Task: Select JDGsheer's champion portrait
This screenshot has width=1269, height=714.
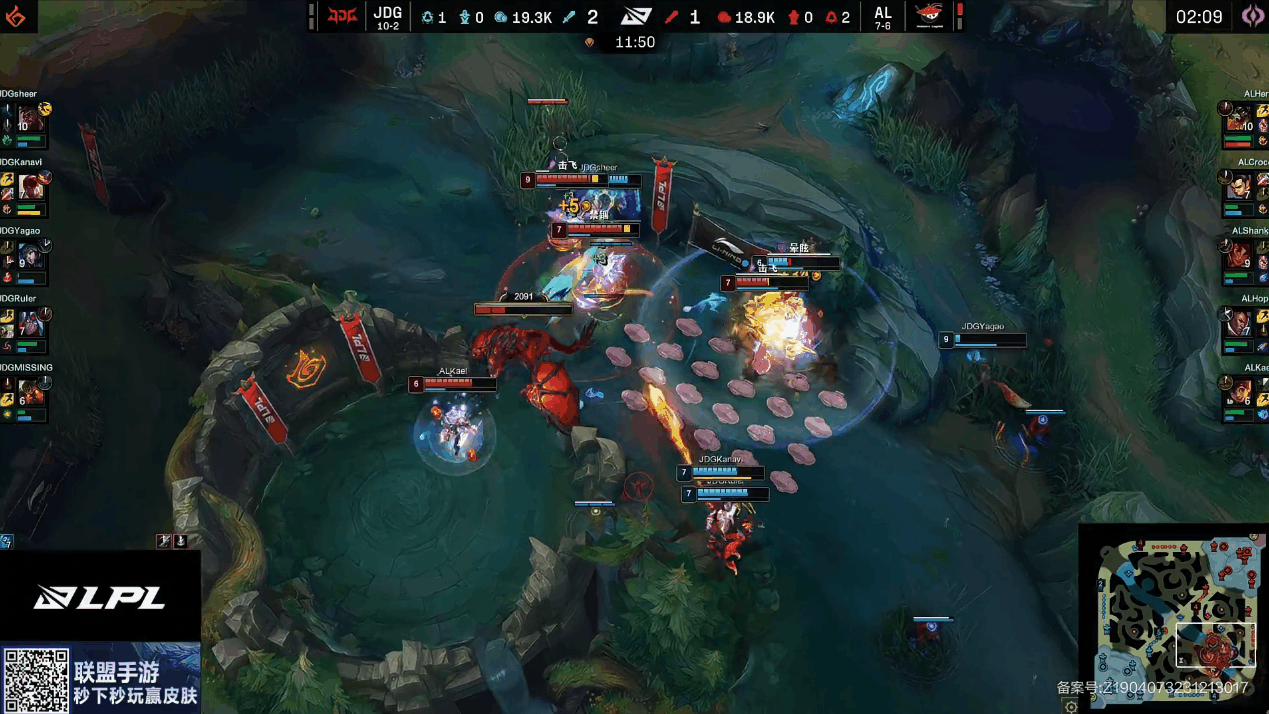Action: [29, 119]
